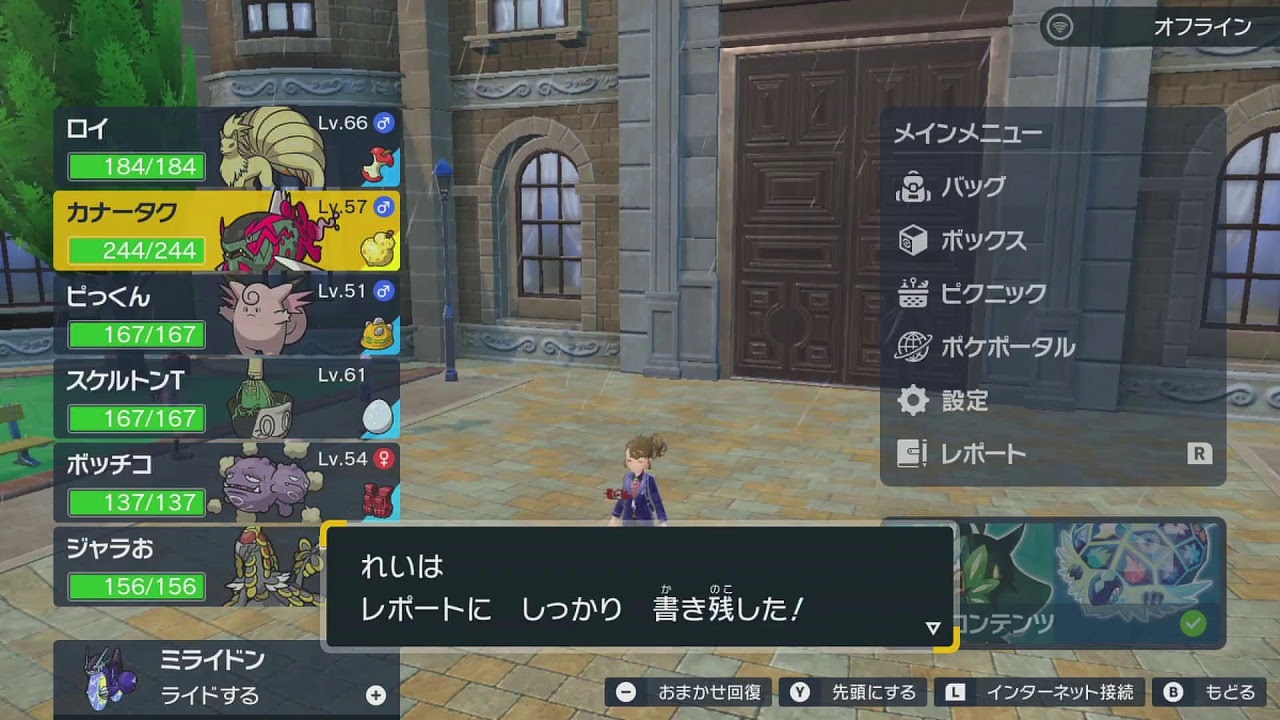Open the バッグ (Bag) icon
Image resolution: width=1280 pixels, height=720 pixels.
(x=914, y=188)
